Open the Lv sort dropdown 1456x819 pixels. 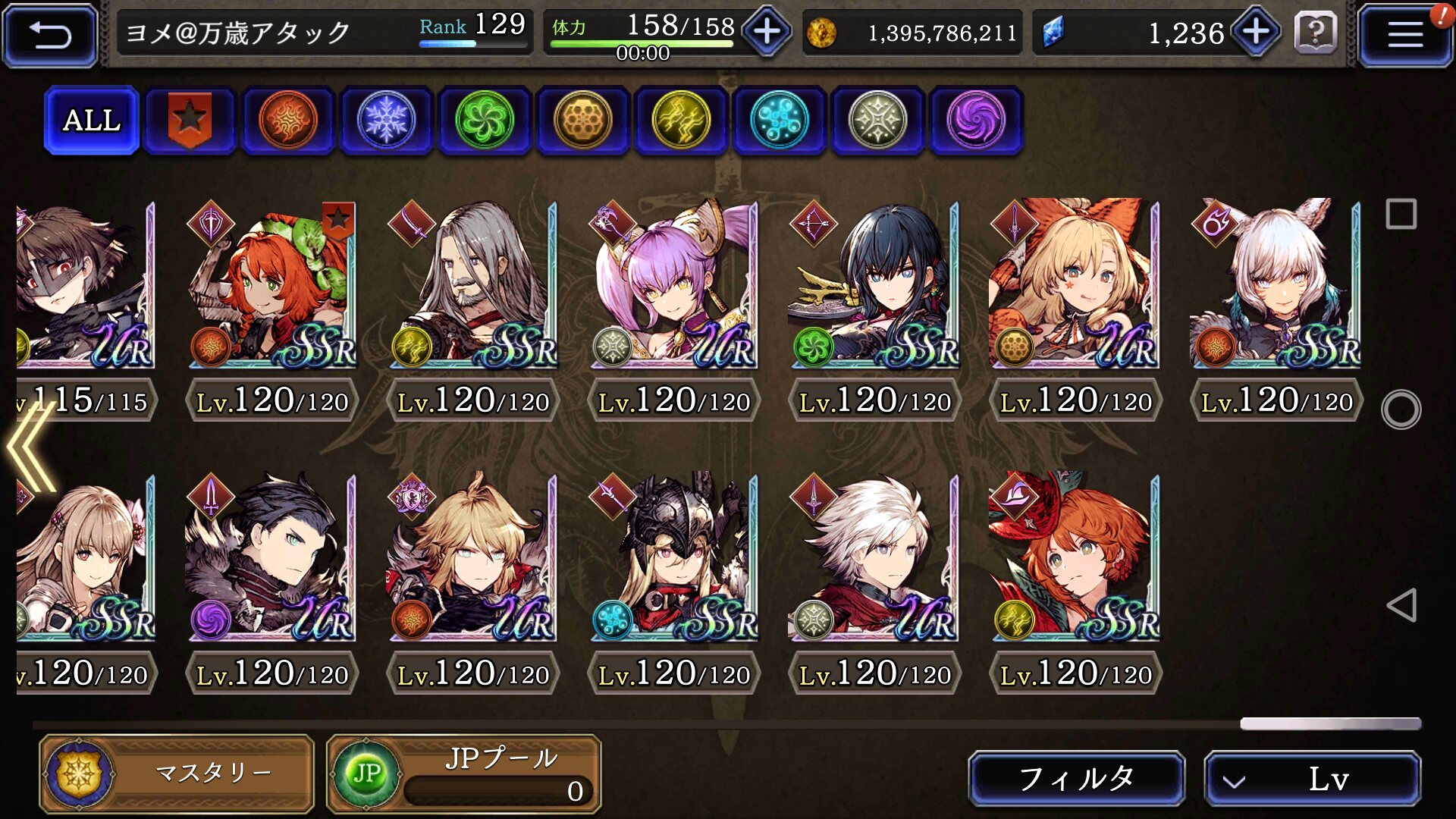(1312, 778)
